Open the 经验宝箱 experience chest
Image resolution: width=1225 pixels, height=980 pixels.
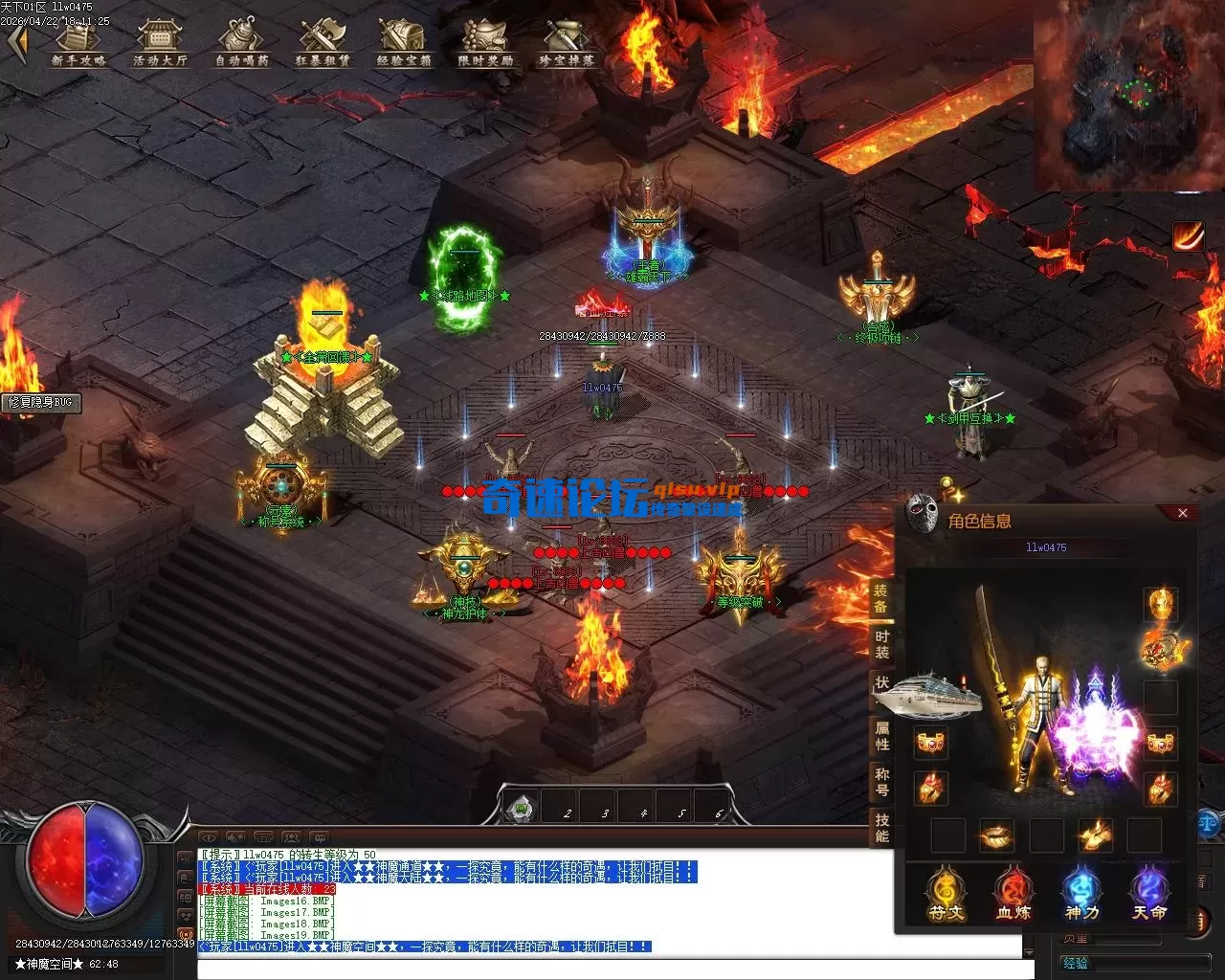(404, 42)
